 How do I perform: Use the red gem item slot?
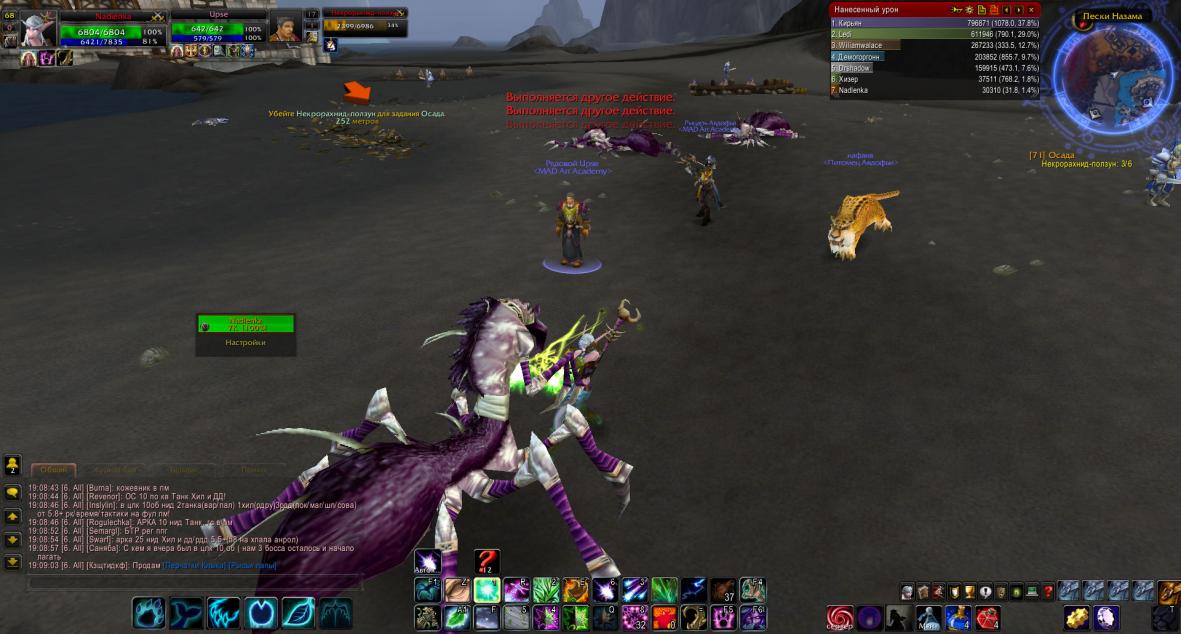point(987,617)
